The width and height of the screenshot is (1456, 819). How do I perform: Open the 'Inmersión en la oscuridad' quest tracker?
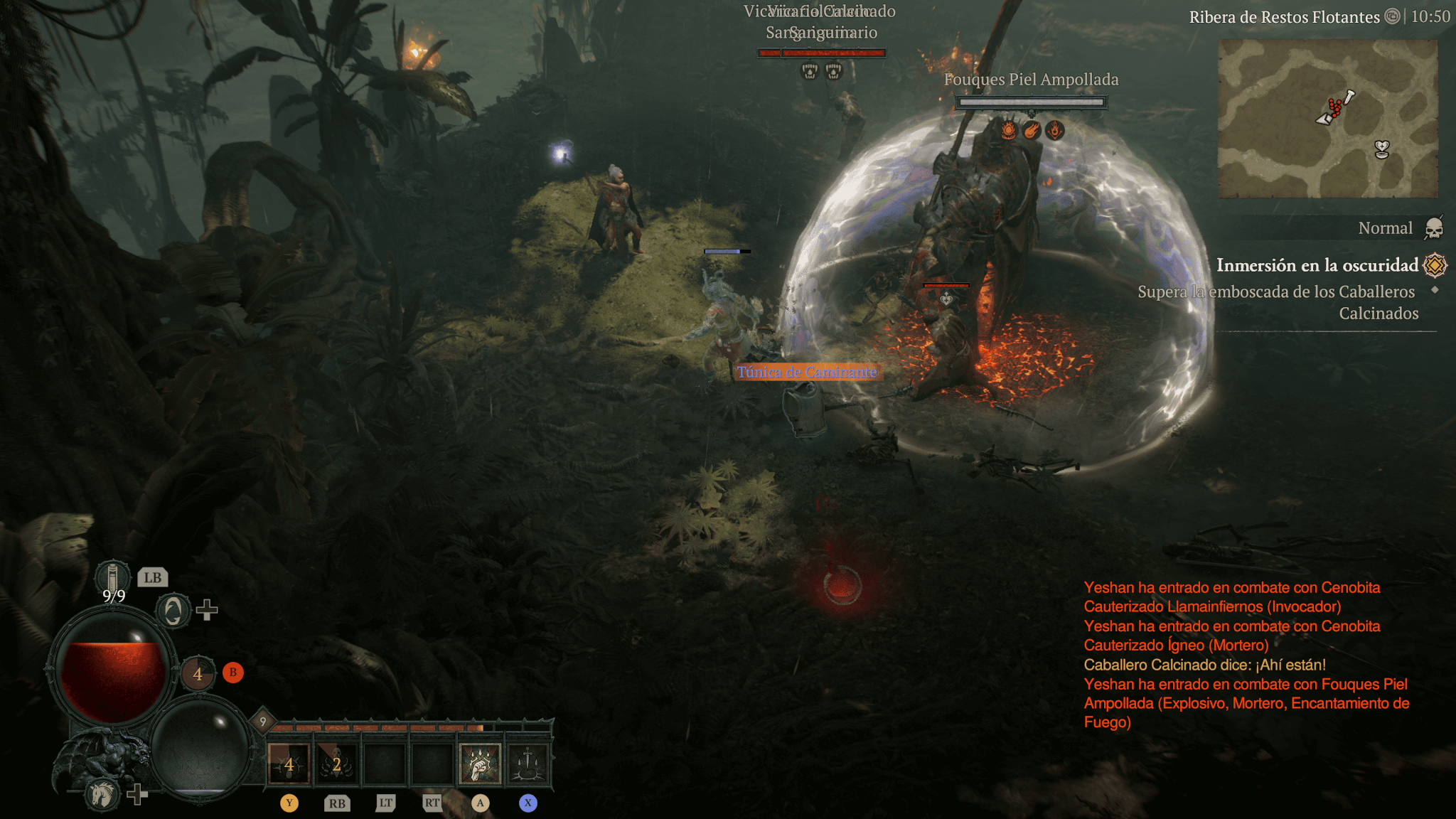1317,265
